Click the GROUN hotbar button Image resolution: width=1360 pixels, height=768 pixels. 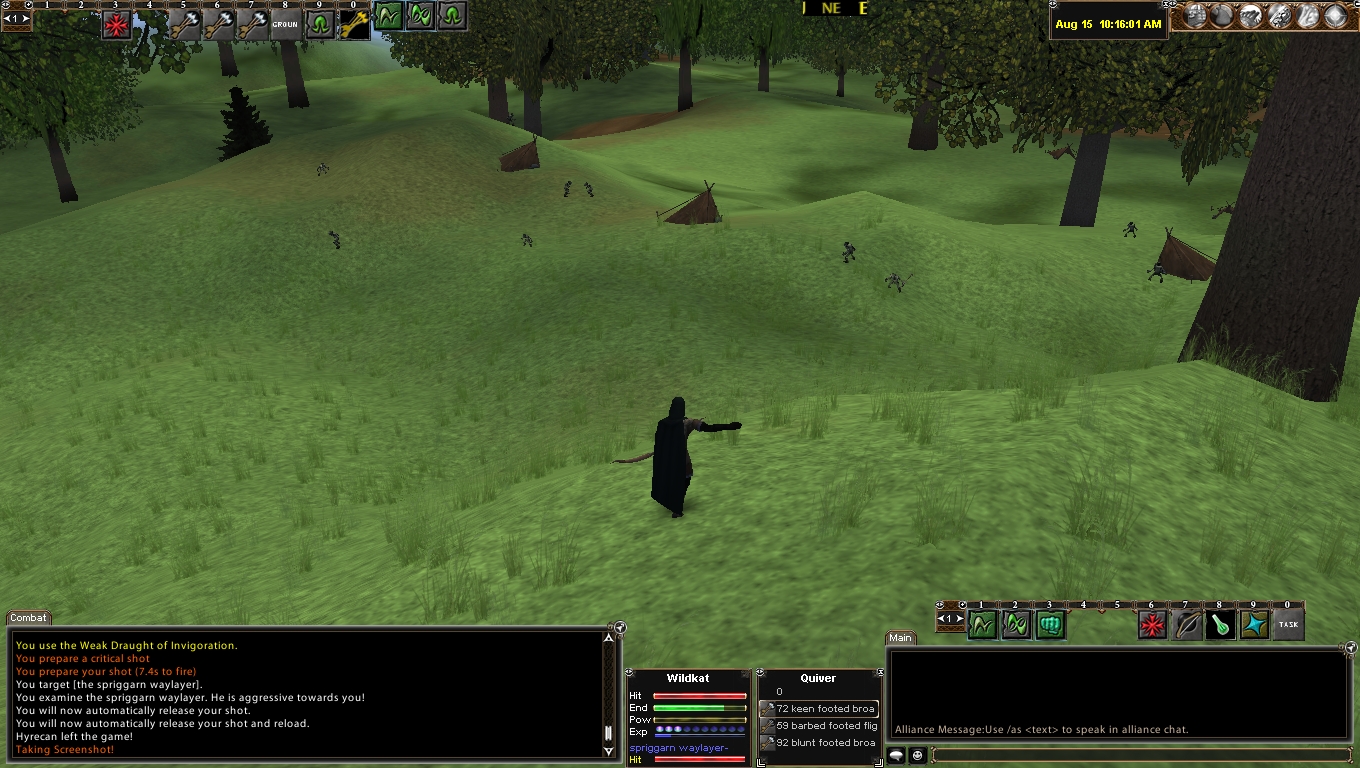pos(286,24)
